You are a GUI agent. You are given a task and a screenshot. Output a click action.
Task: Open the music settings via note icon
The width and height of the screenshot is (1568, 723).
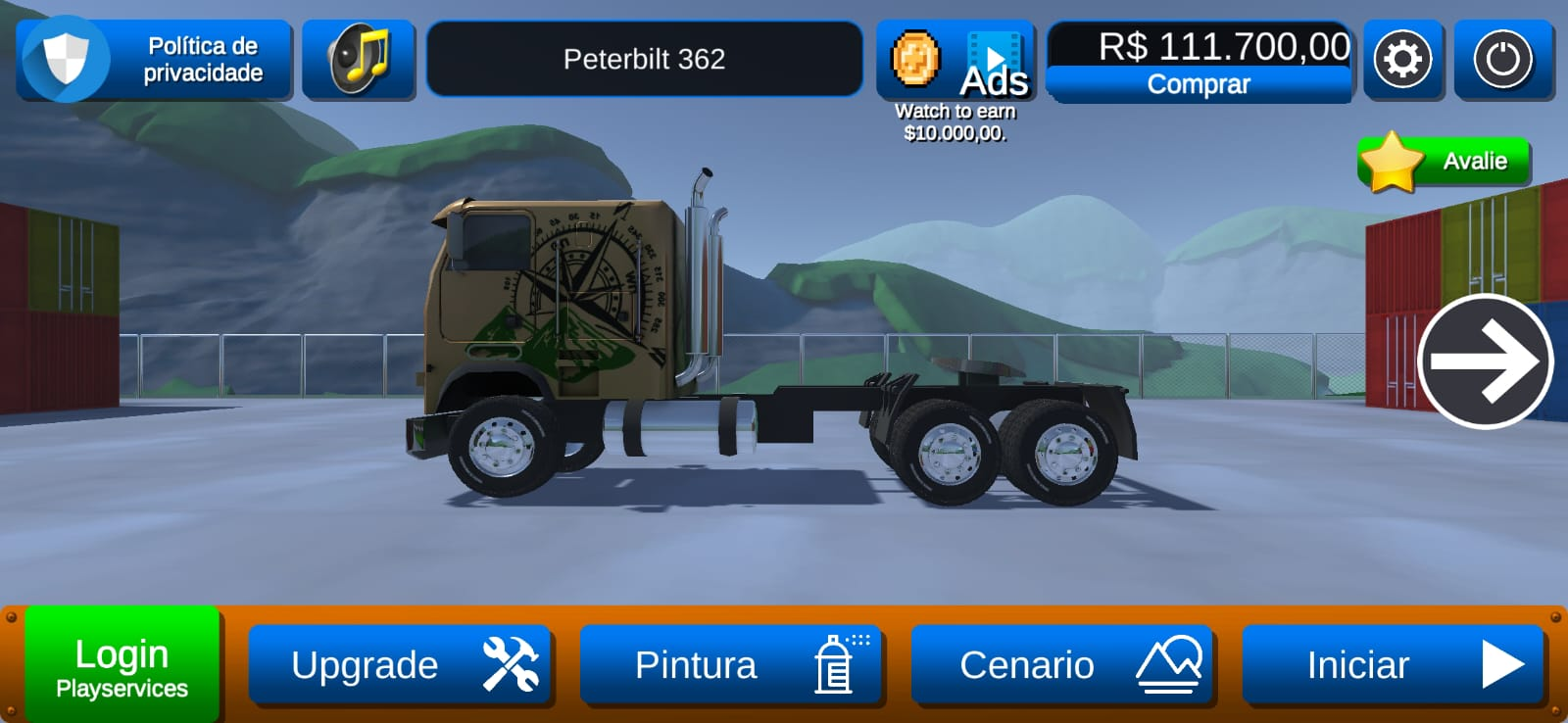(359, 60)
